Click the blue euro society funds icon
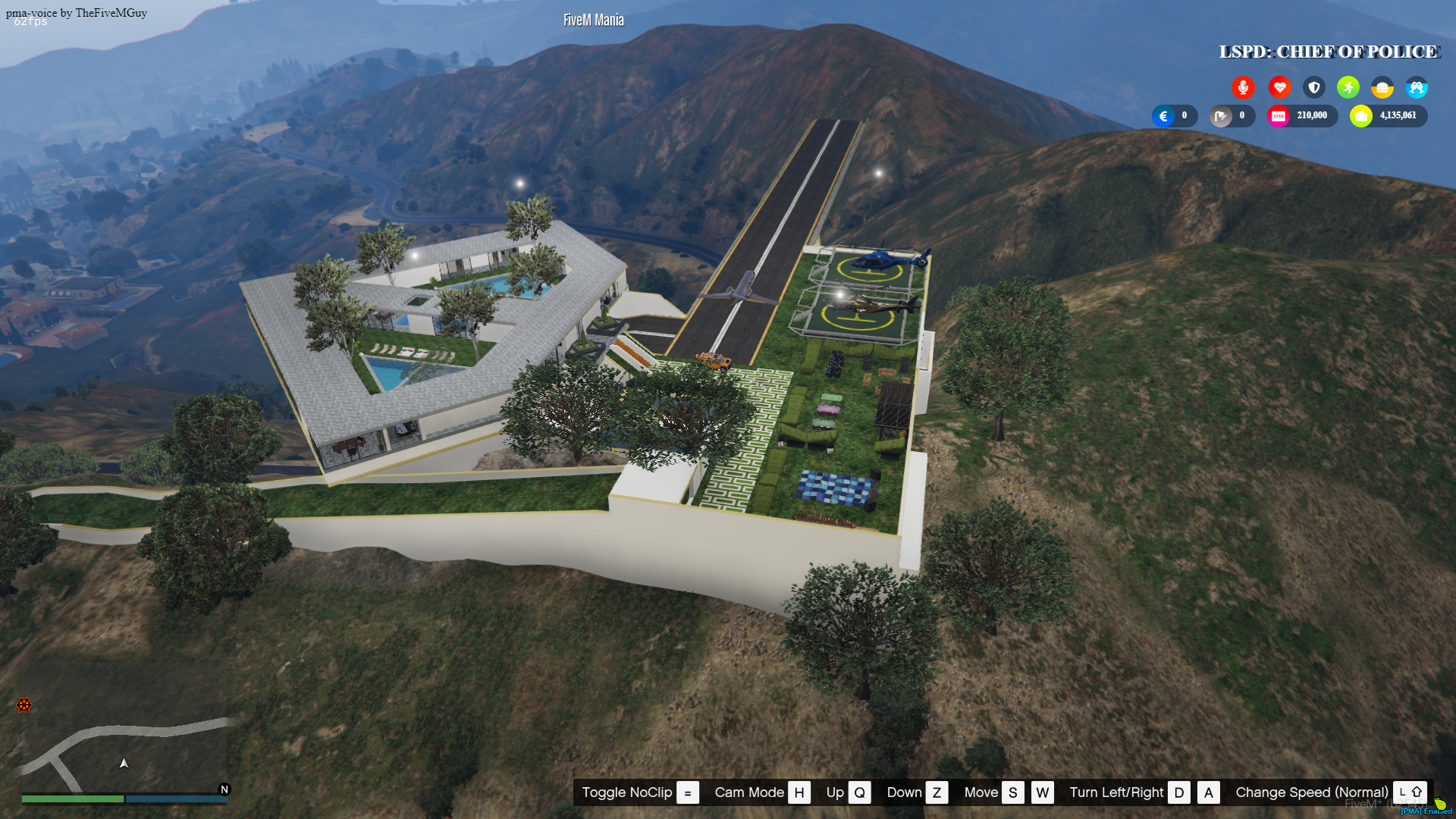The image size is (1456, 819). (x=1163, y=115)
